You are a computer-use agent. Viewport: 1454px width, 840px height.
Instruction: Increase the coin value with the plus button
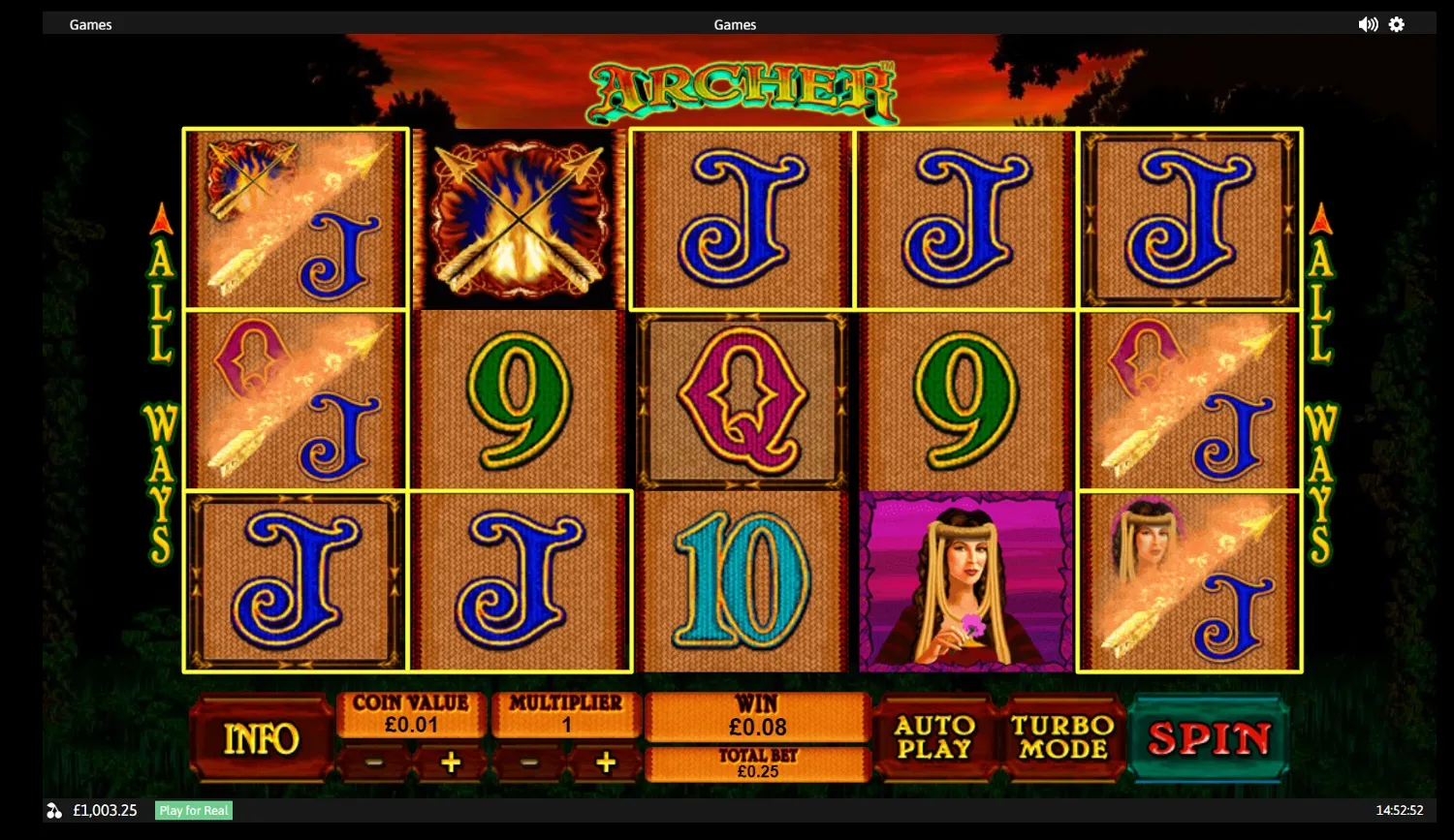coord(450,762)
